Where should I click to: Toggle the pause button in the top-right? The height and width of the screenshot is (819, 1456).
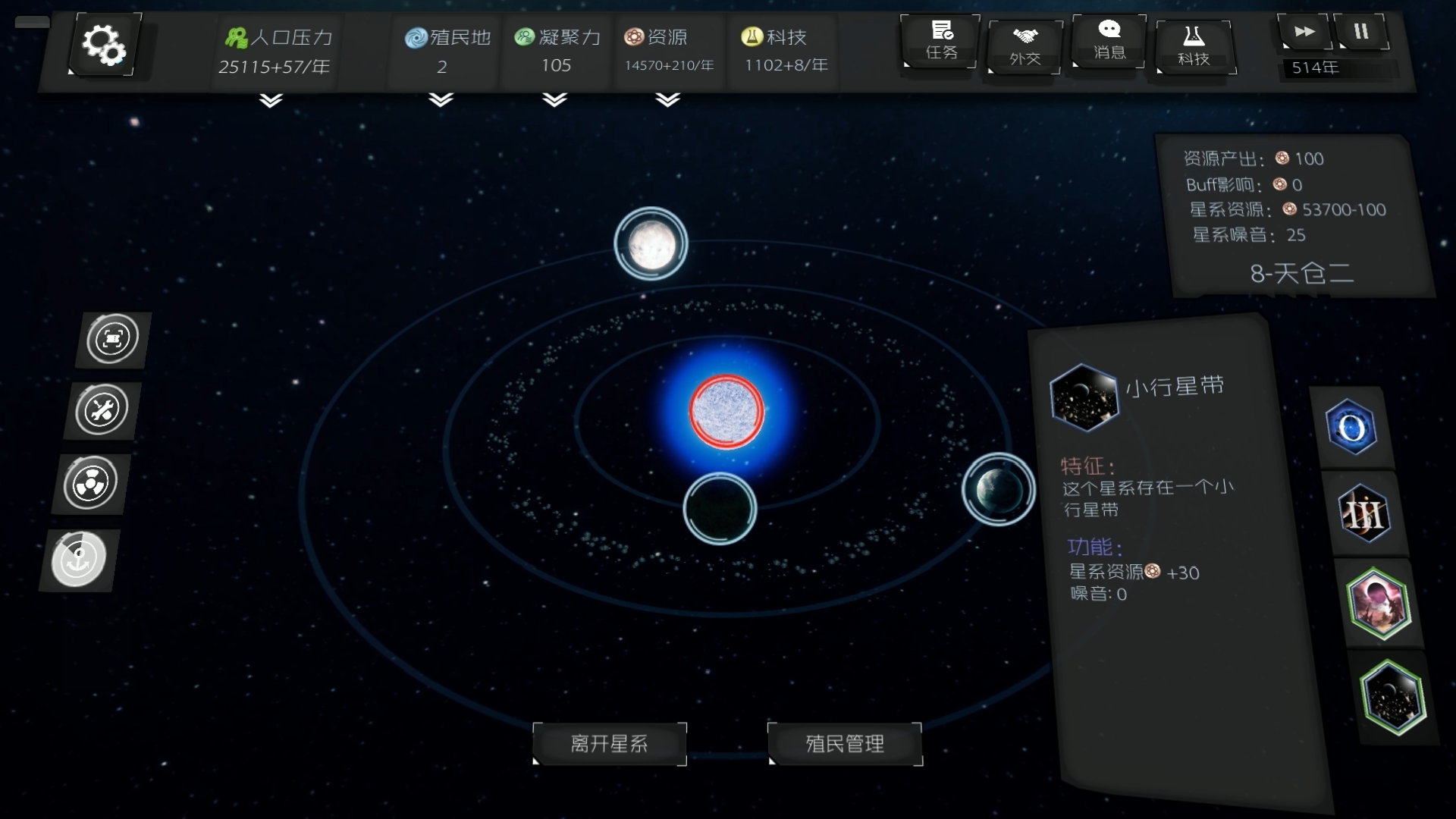pos(1361,32)
